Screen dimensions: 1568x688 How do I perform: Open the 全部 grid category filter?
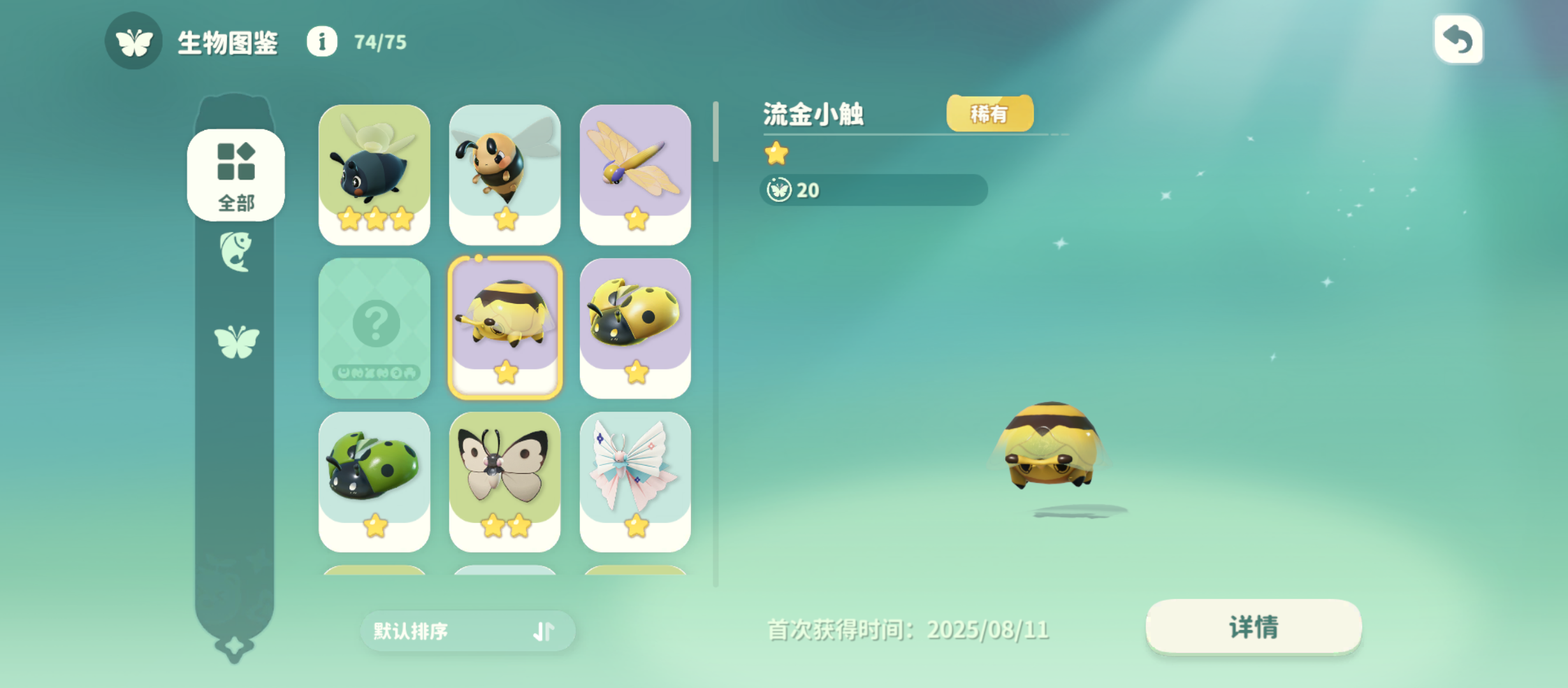(x=235, y=175)
